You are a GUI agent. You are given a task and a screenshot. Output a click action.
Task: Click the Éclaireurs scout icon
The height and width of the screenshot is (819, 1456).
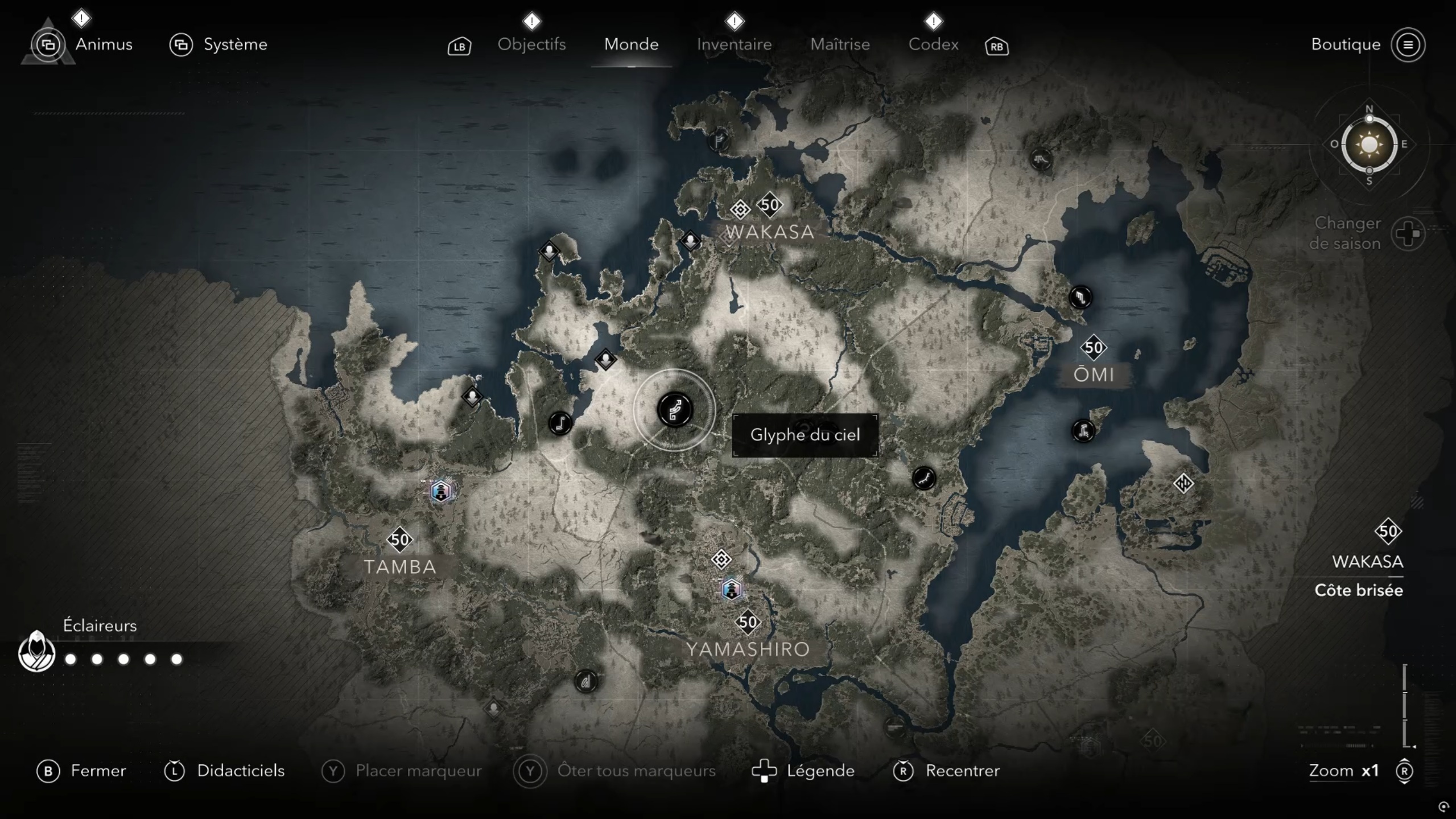point(36,652)
